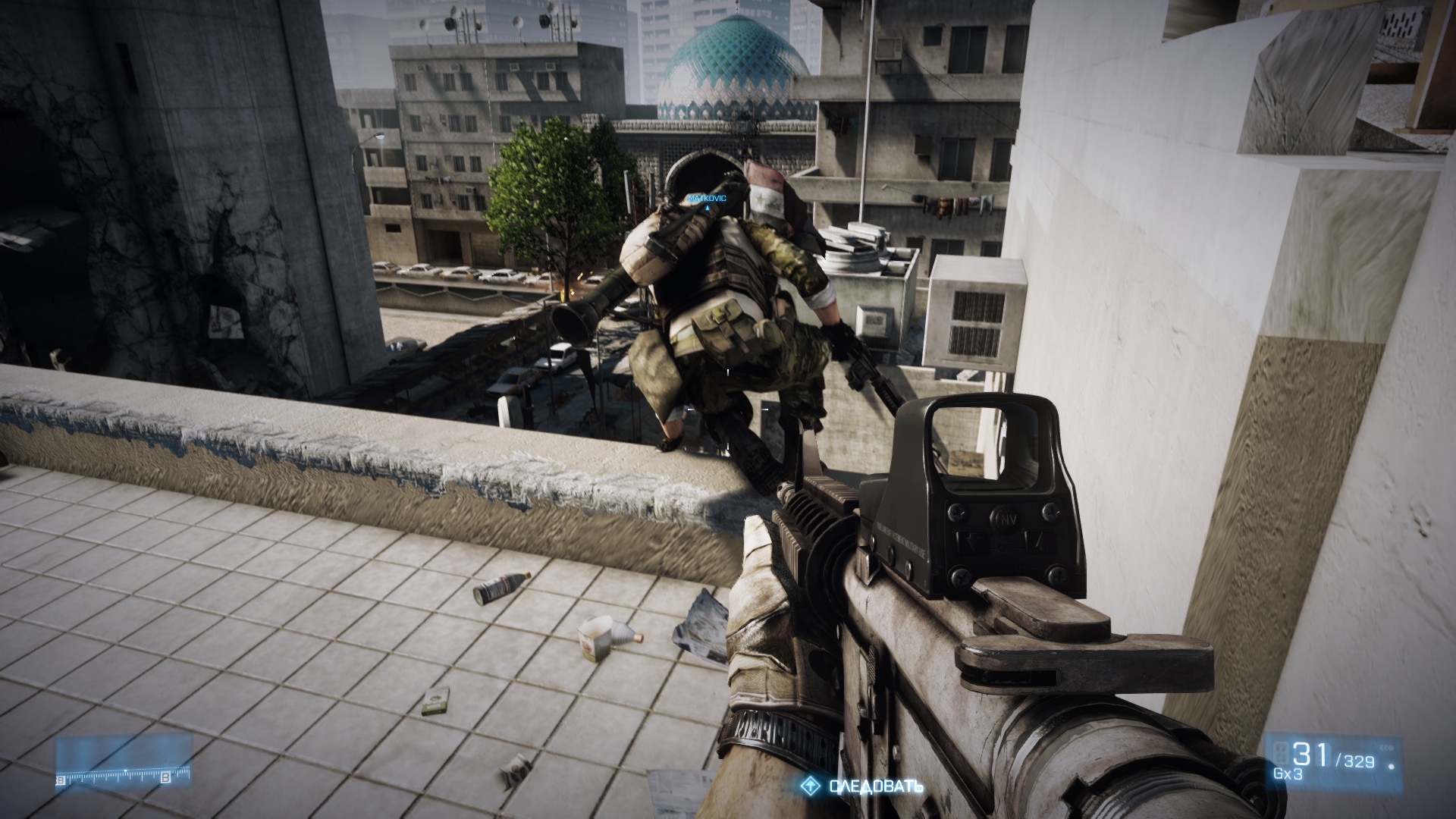Click the MATKOVIC squadmate name tag
1456x819 pixels.
pyautogui.click(x=707, y=198)
